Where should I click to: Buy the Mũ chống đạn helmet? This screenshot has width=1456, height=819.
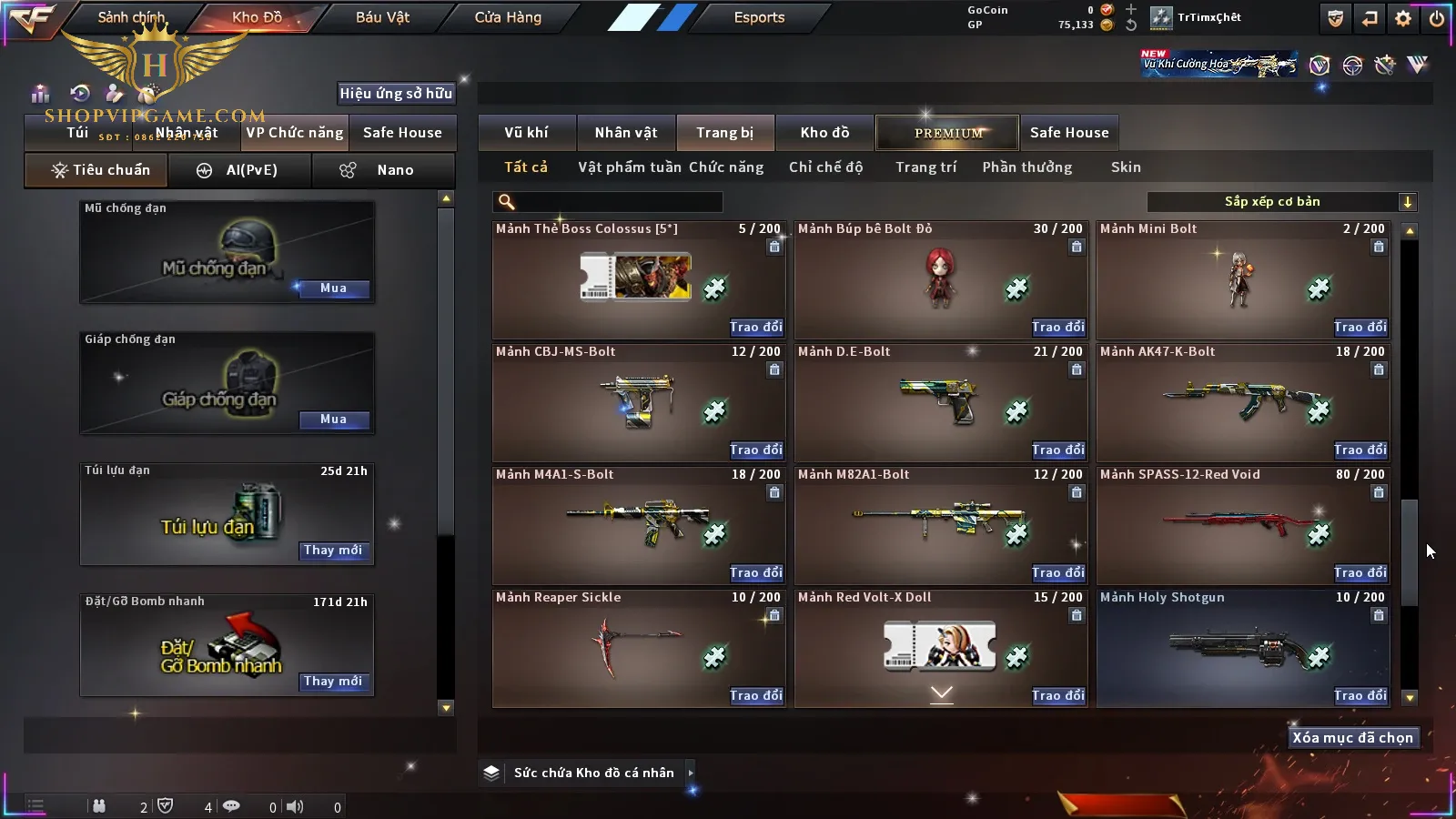(x=333, y=288)
